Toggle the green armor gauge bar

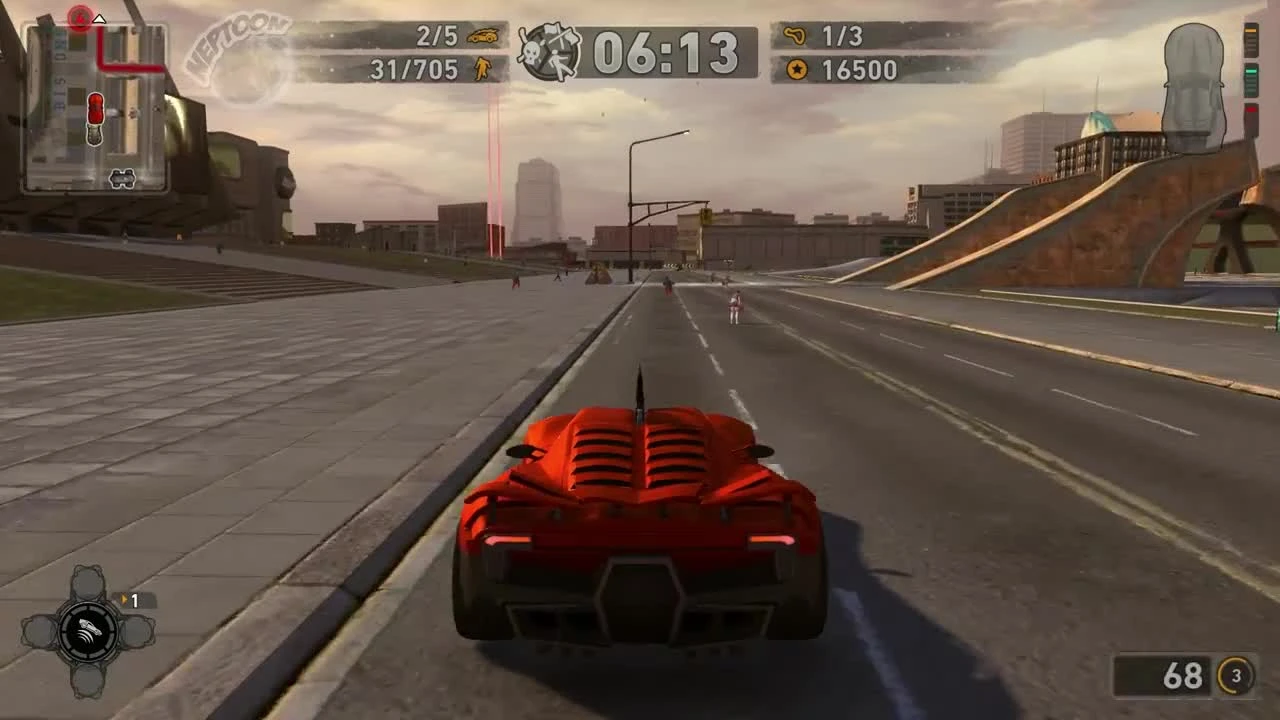[x=1251, y=72]
